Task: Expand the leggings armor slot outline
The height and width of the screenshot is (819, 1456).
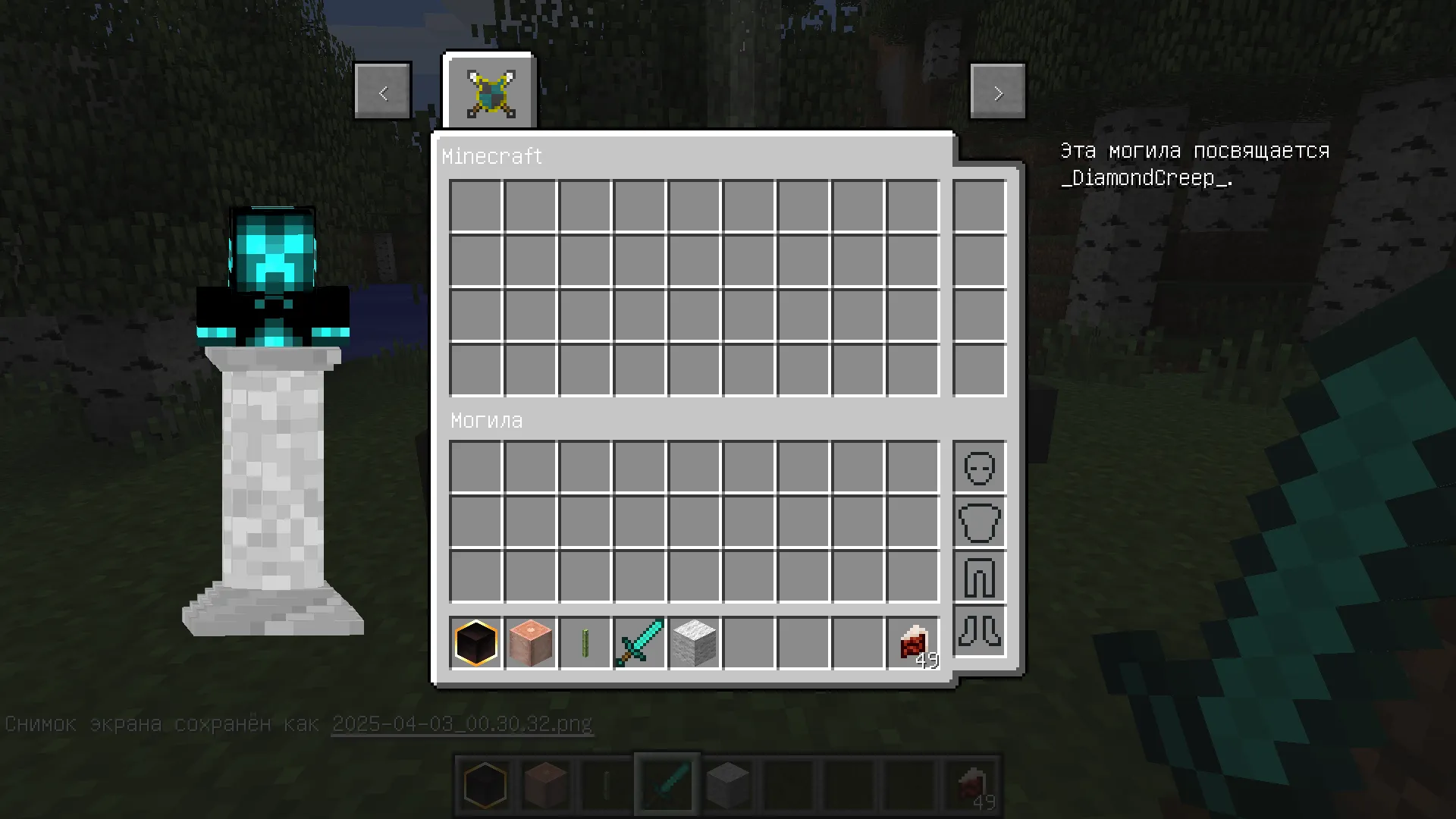Action: [x=978, y=577]
